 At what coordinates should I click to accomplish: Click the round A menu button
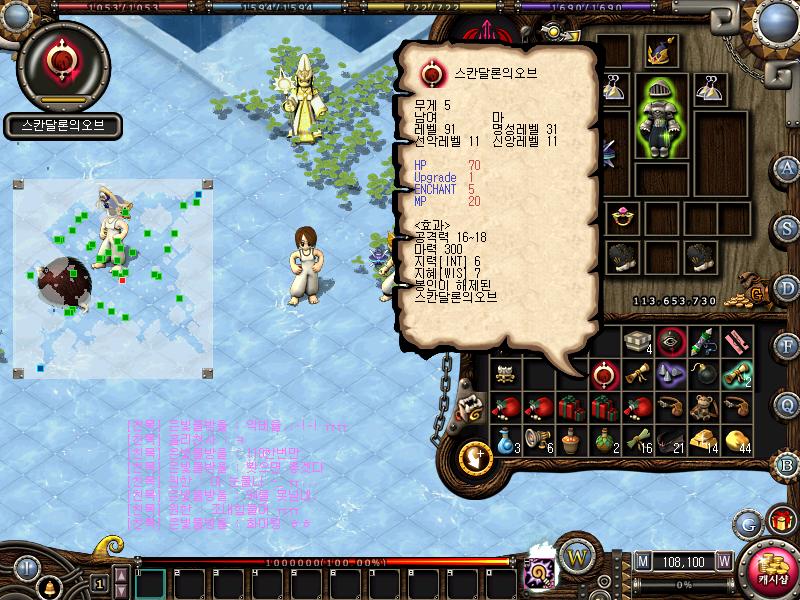tap(788, 167)
